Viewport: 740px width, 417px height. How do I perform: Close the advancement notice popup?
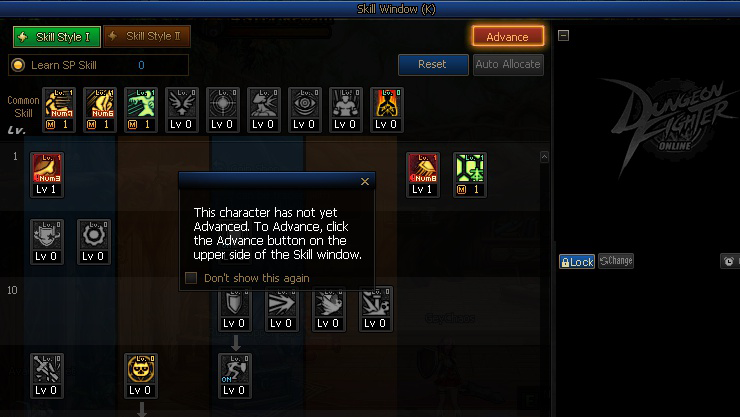[x=365, y=182]
